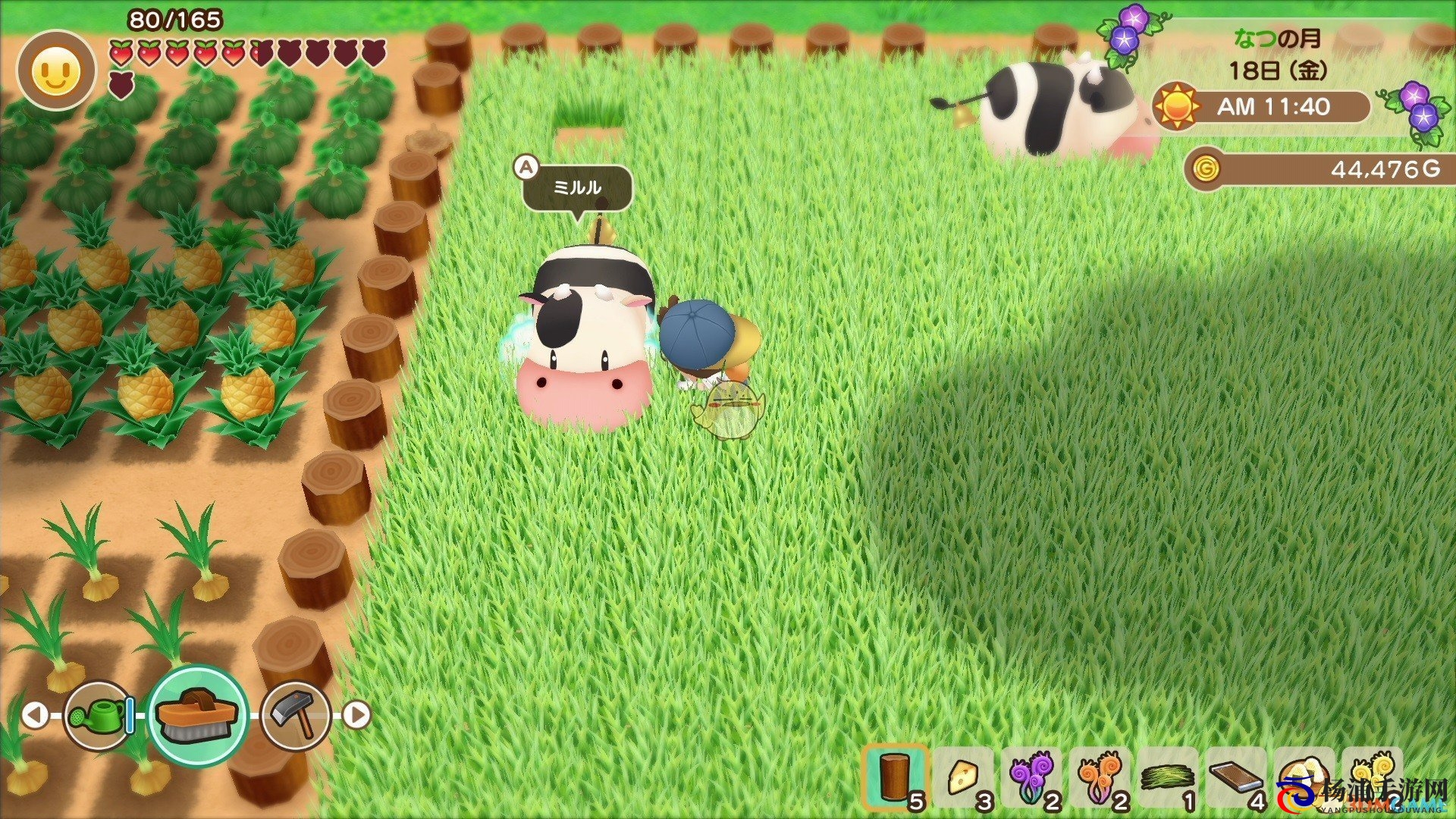Select the lumber log item slot

(895, 777)
